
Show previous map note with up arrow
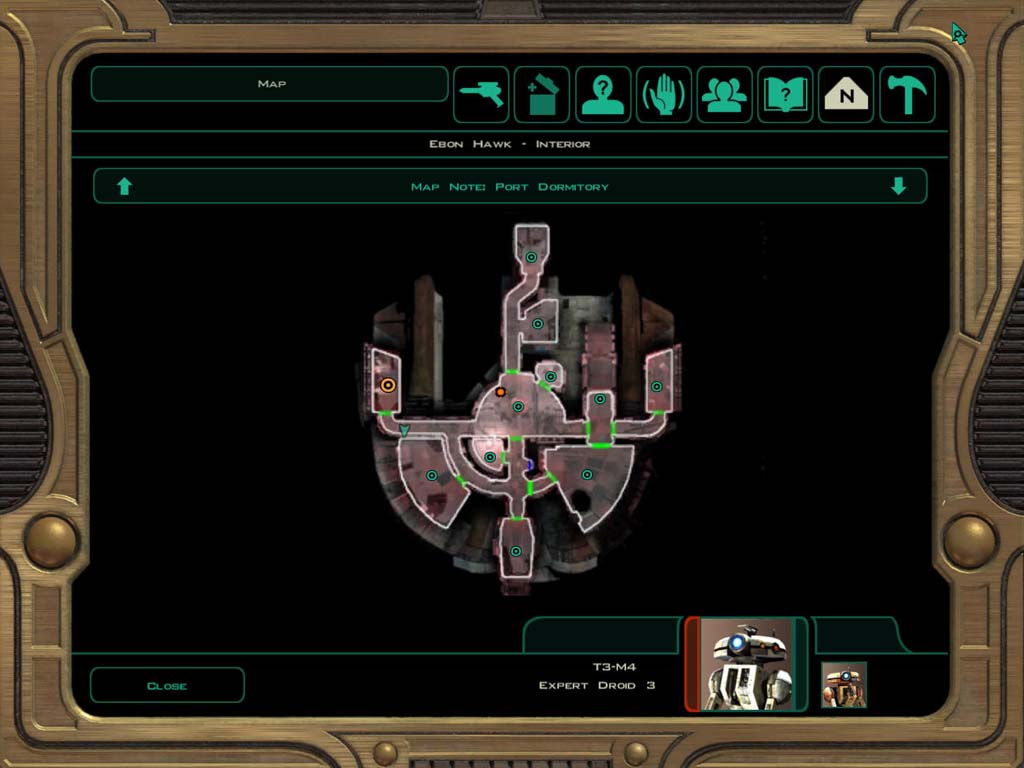(125, 186)
